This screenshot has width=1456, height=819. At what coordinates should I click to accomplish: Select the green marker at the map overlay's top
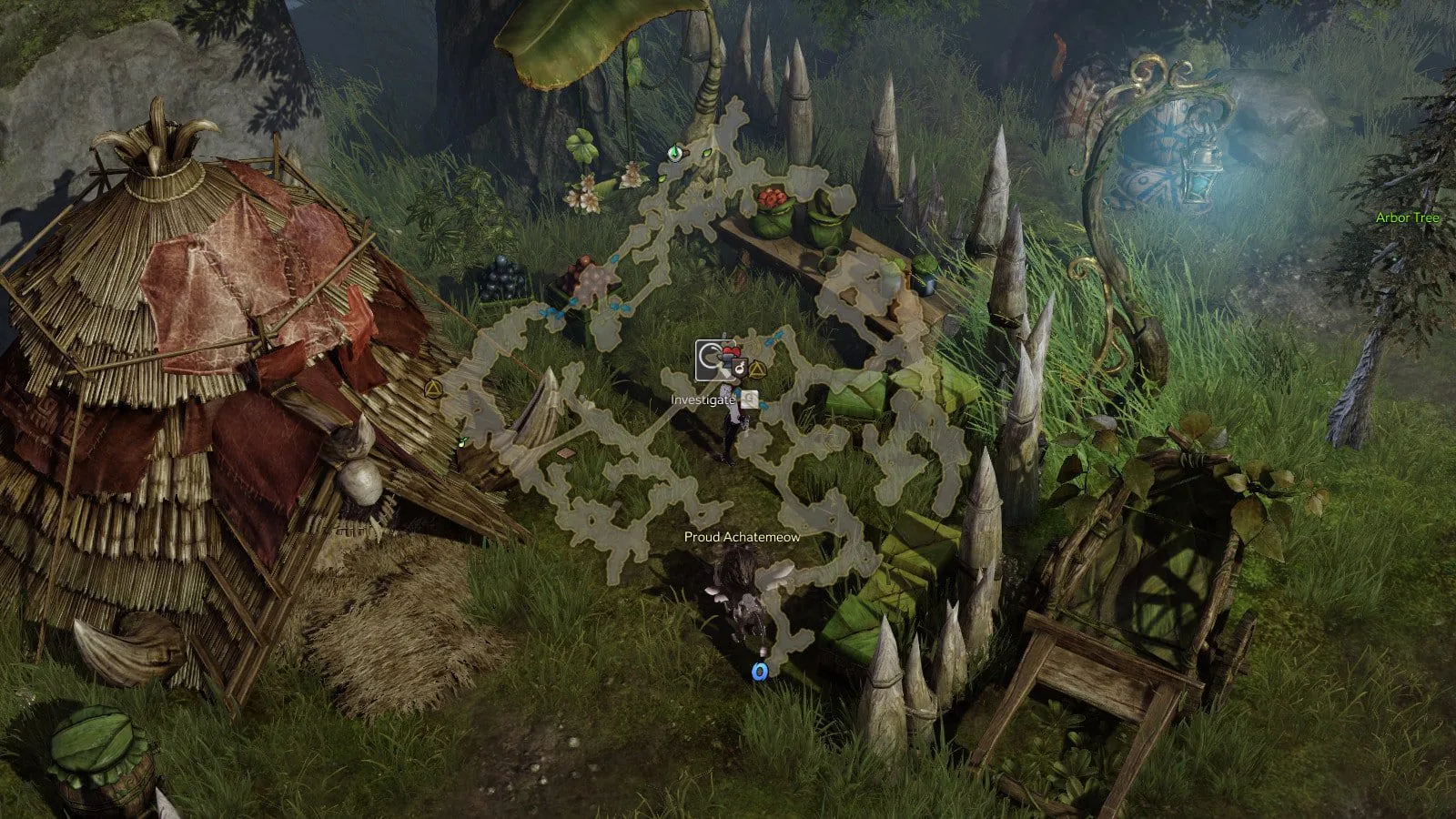coord(674,153)
